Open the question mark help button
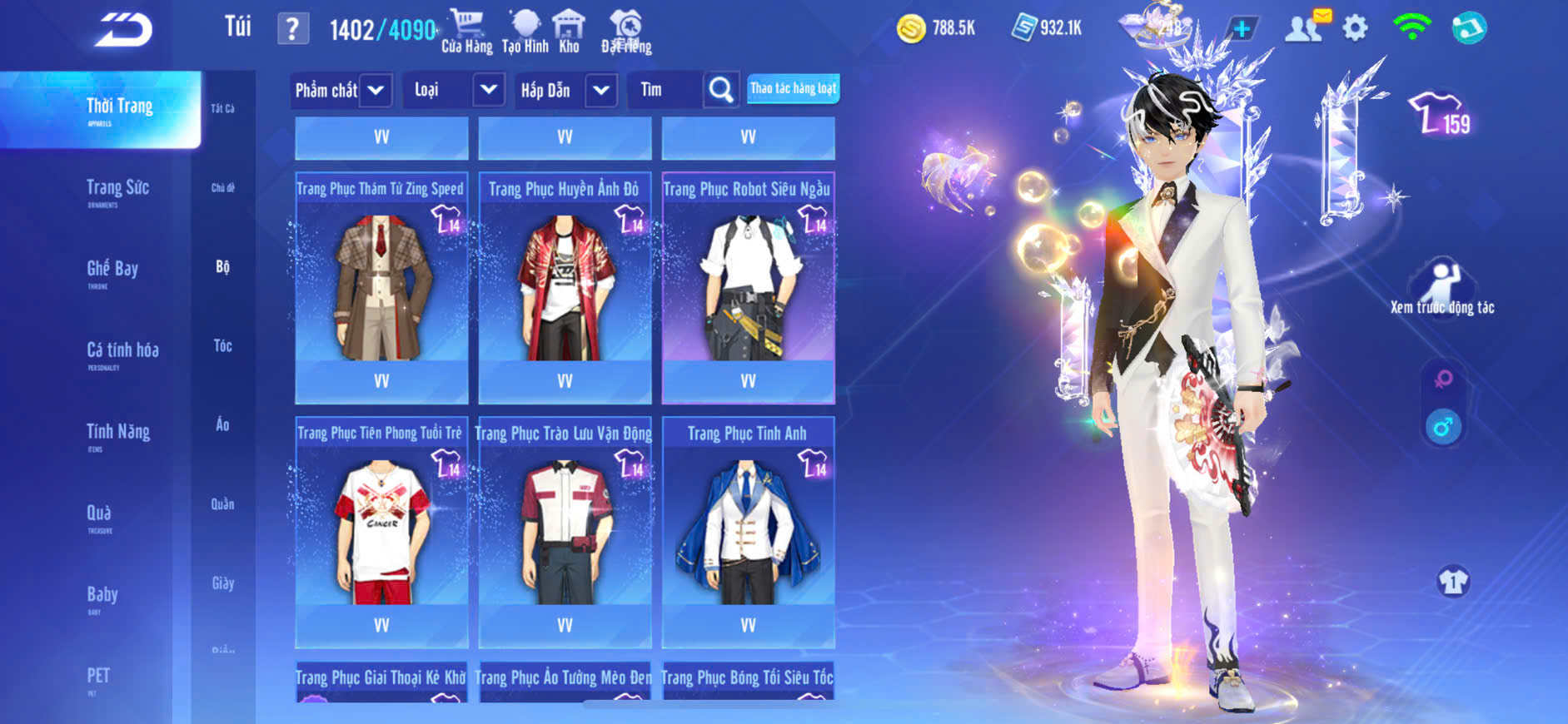The height and width of the screenshot is (724, 1568). (292, 29)
